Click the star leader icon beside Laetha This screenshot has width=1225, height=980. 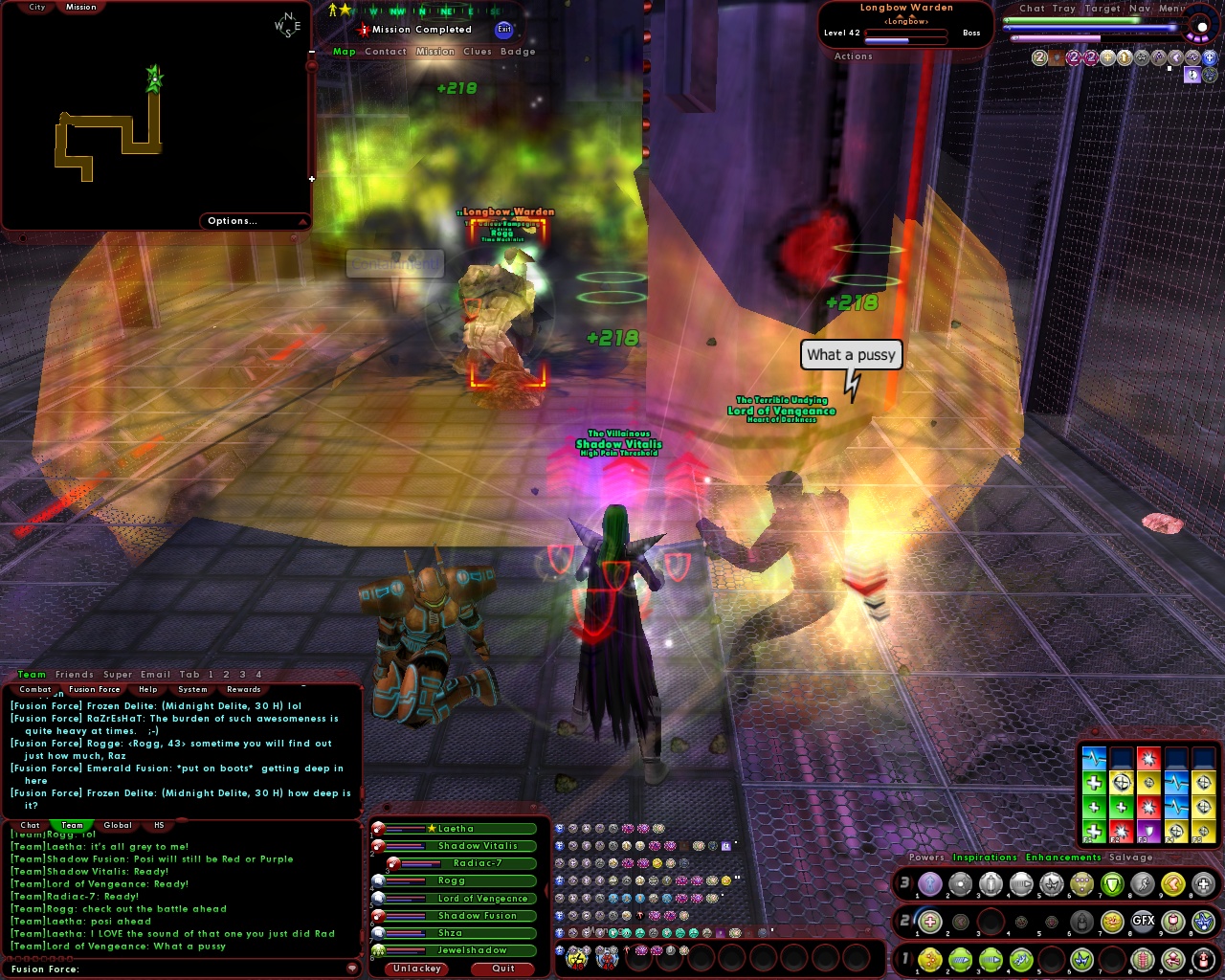coord(431,829)
